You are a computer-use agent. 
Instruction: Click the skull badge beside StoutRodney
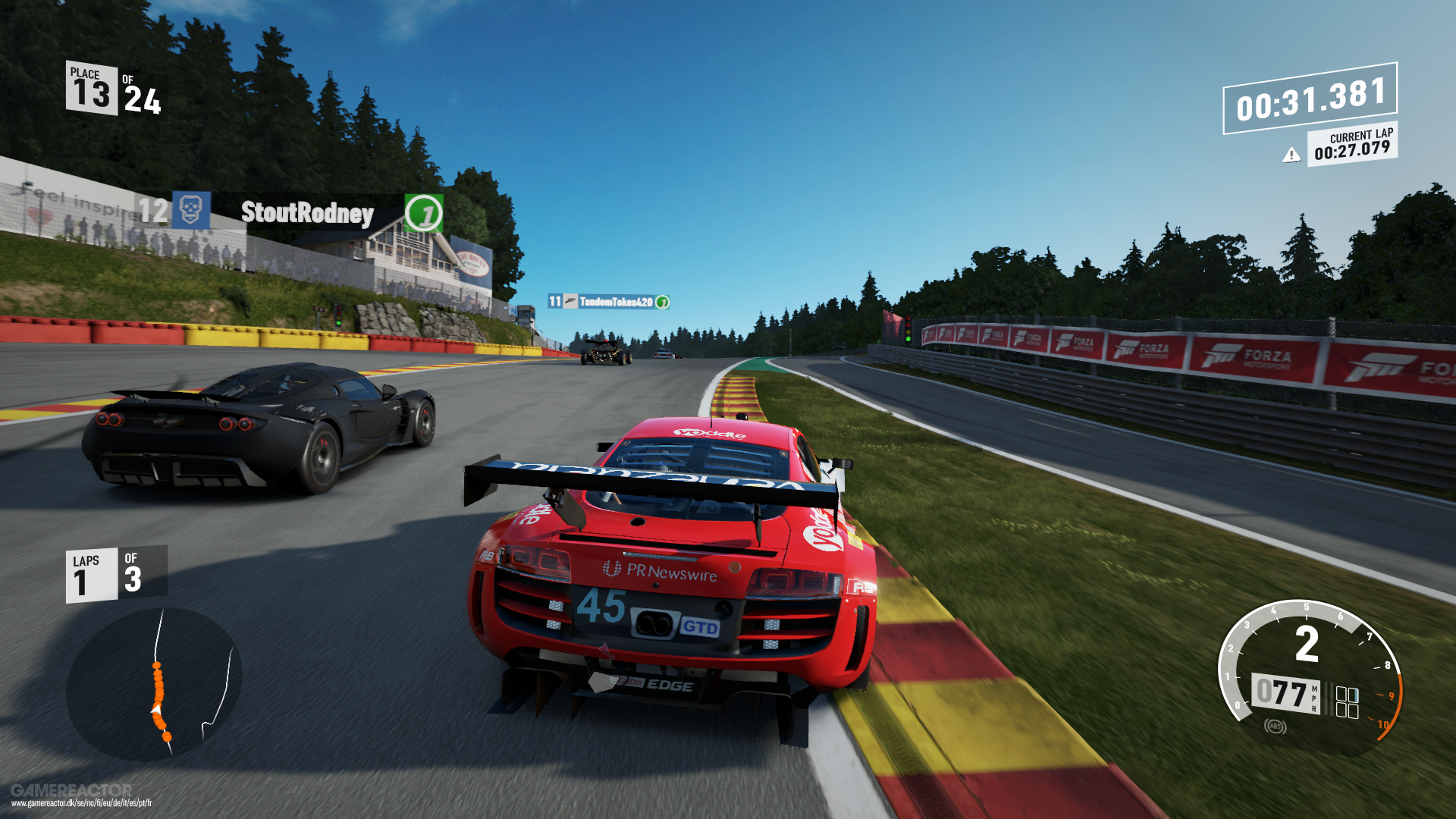[x=190, y=210]
